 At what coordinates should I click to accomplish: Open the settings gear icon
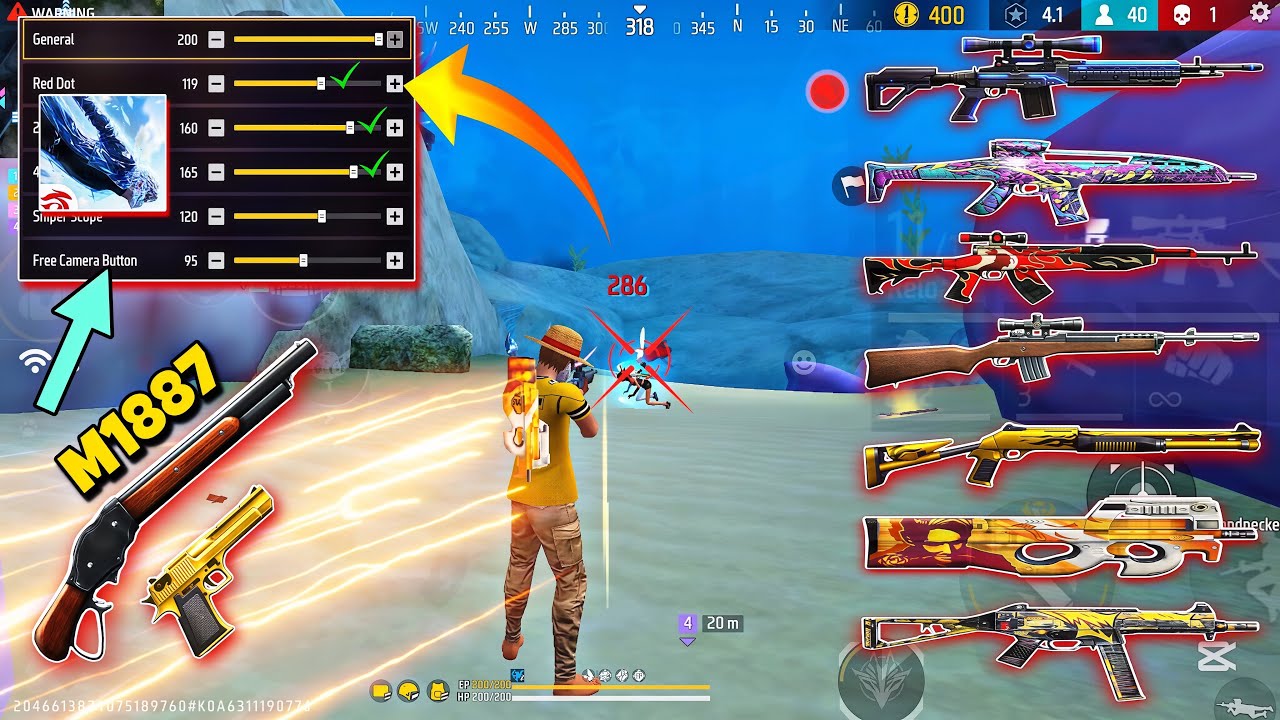[x=1260, y=14]
